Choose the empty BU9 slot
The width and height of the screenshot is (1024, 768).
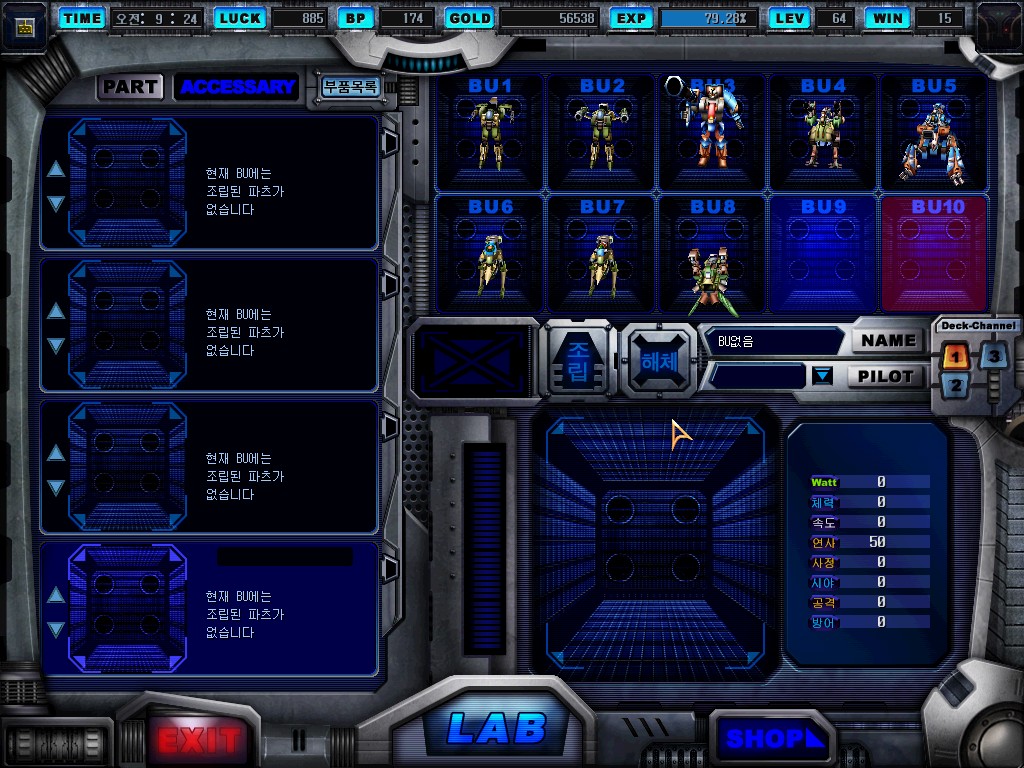pyautogui.click(x=823, y=254)
